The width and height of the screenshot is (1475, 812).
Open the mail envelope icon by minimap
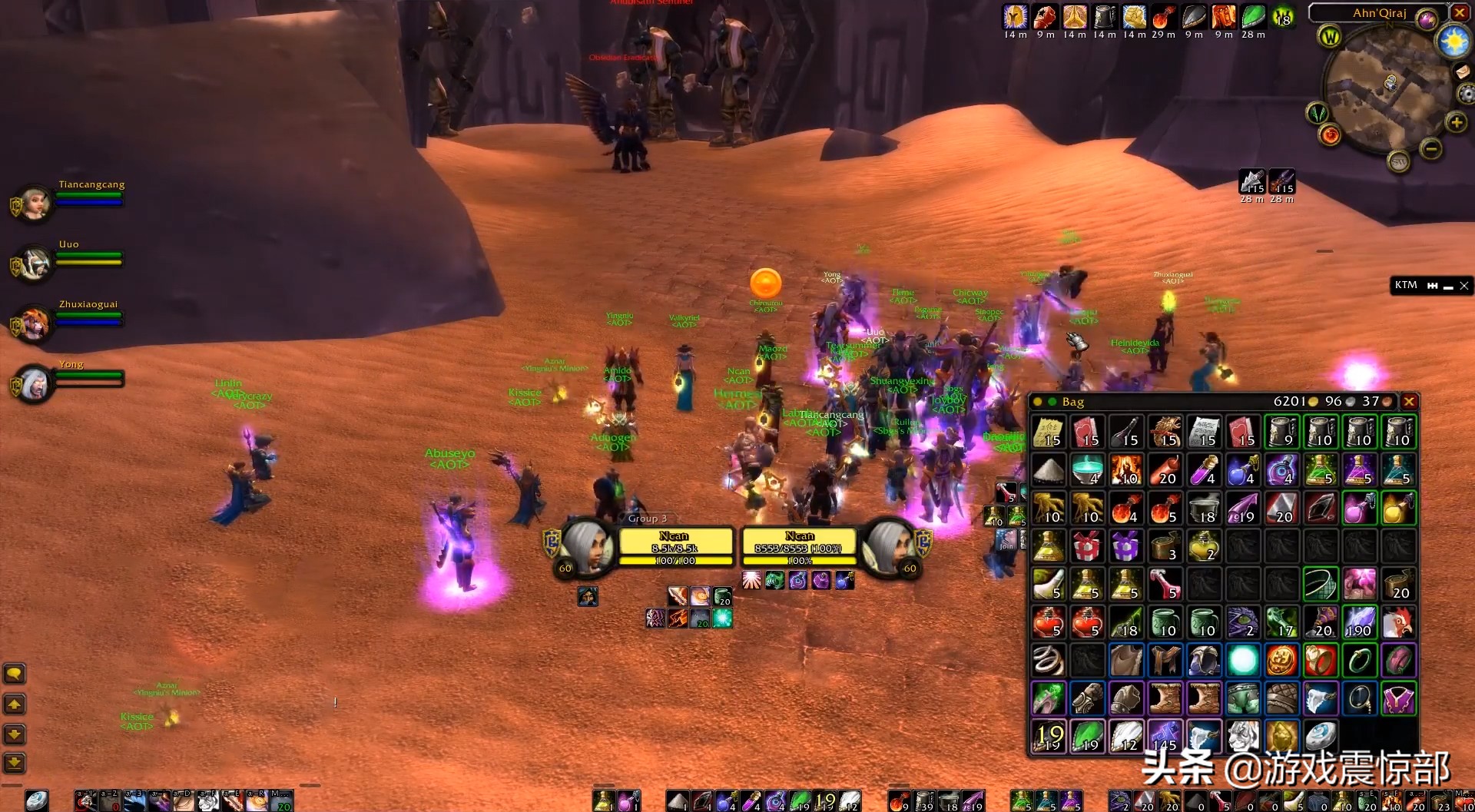point(1463,71)
